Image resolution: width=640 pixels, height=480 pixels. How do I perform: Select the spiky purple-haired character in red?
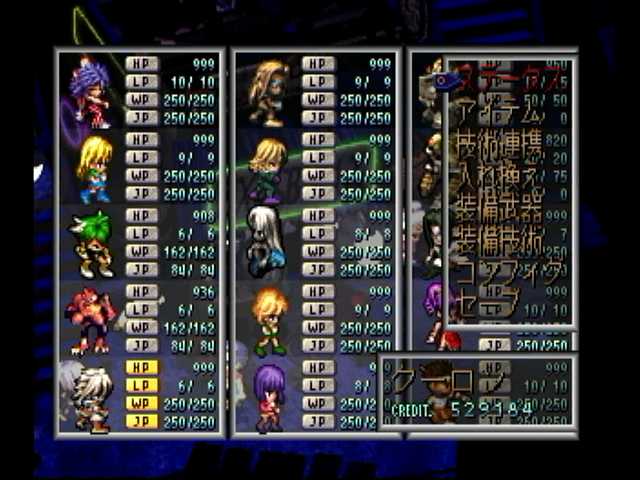(92, 92)
